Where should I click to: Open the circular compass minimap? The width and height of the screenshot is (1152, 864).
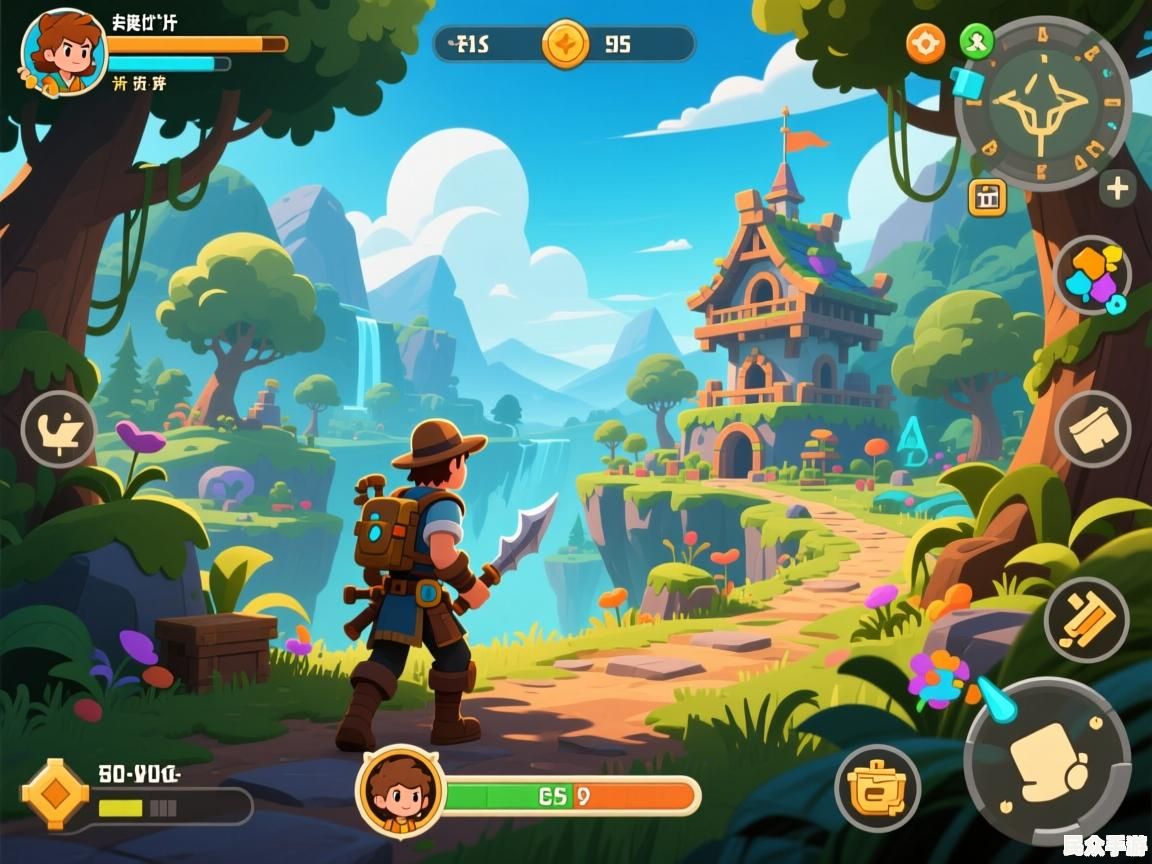point(1043,104)
